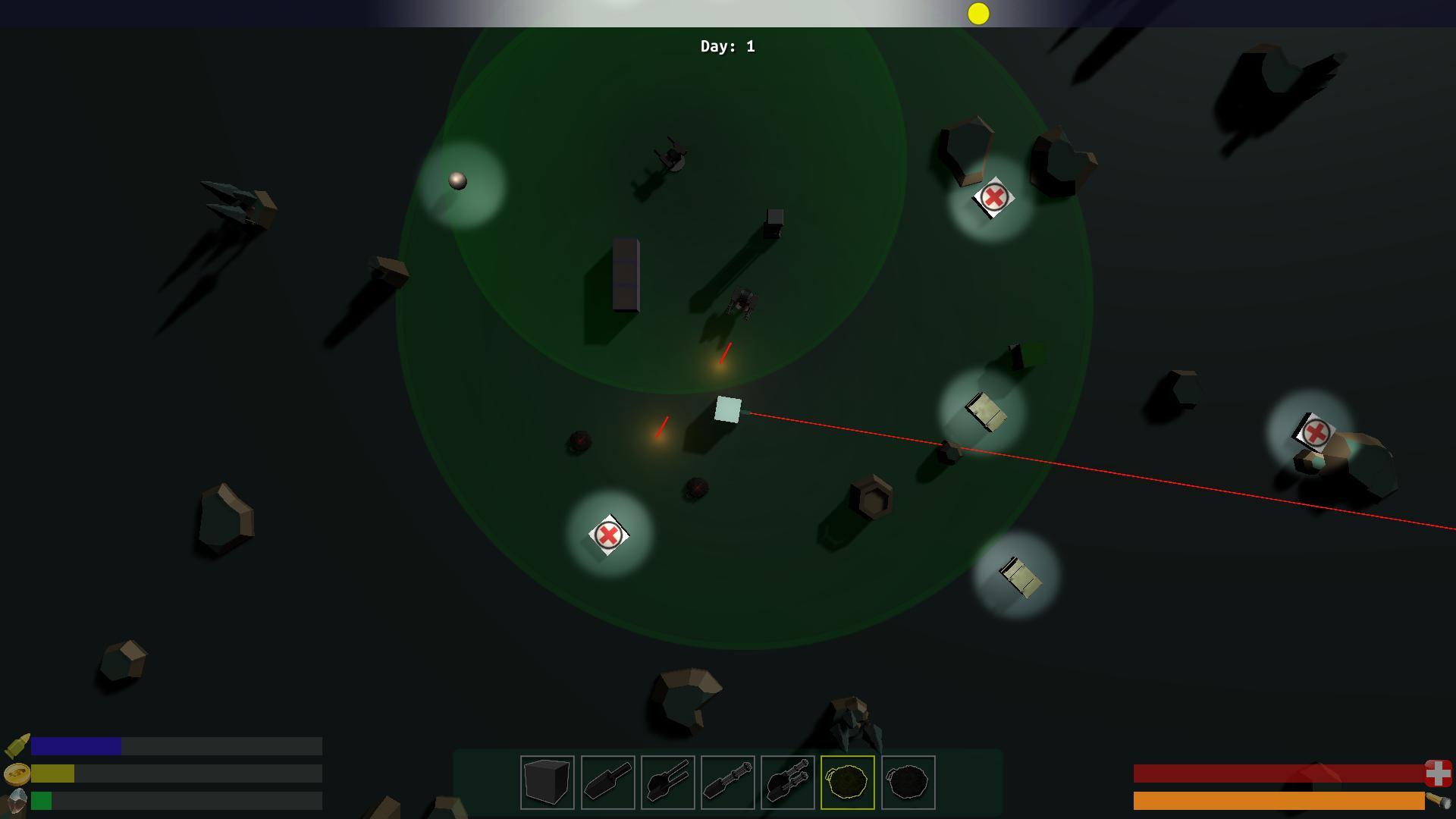
Task: Click the medkit pickup with red X on the map
Action: coord(607,535)
